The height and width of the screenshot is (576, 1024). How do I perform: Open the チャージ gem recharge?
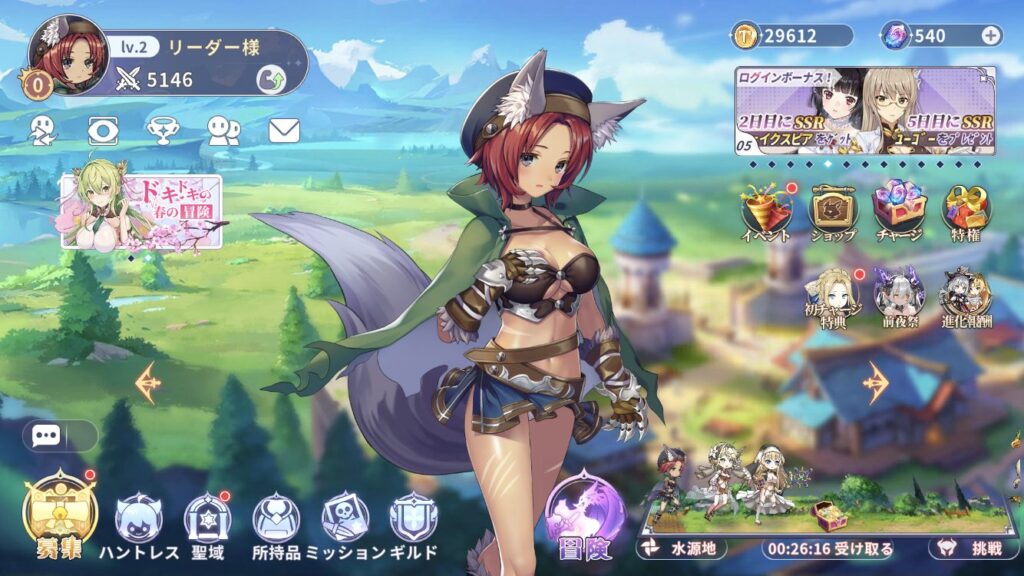click(x=899, y=212)
